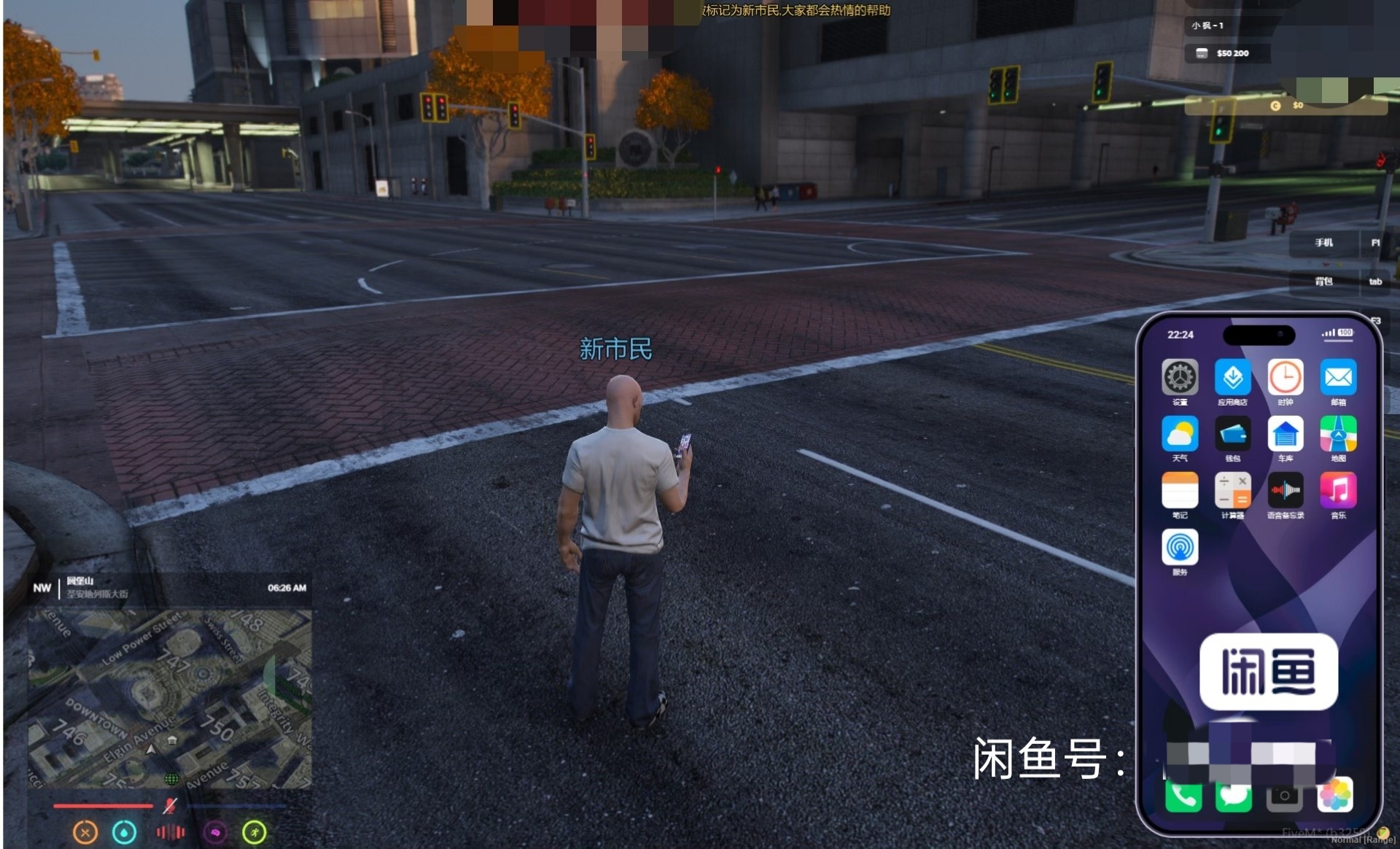Open the Services (服务) app
This screenshot has width=1400, height=849.
coord(1179,548)
